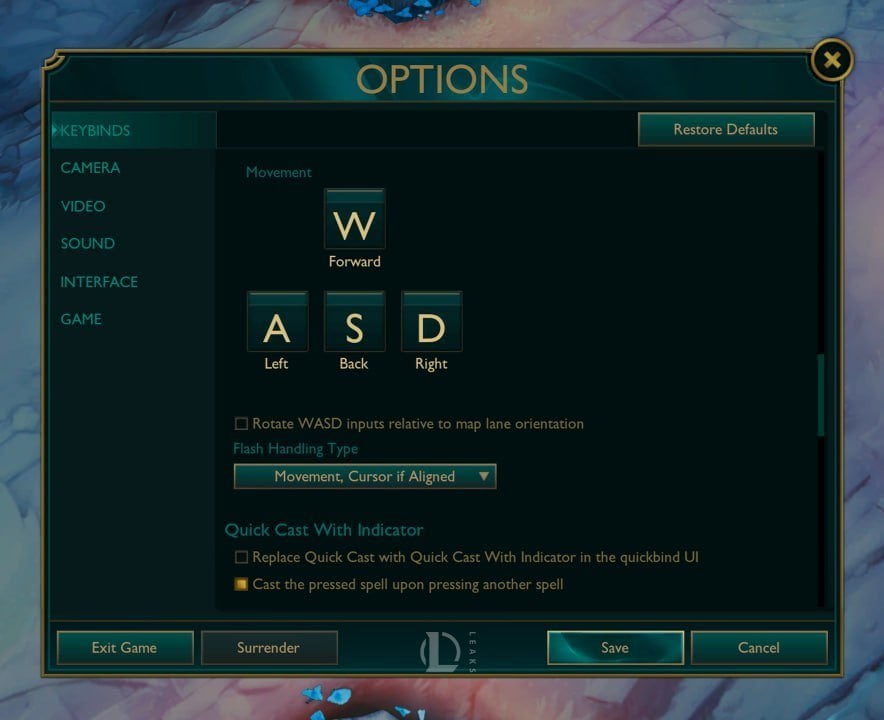Open the Flash Handling Type dropdown
884x720 pixels.
coord(364,476)
